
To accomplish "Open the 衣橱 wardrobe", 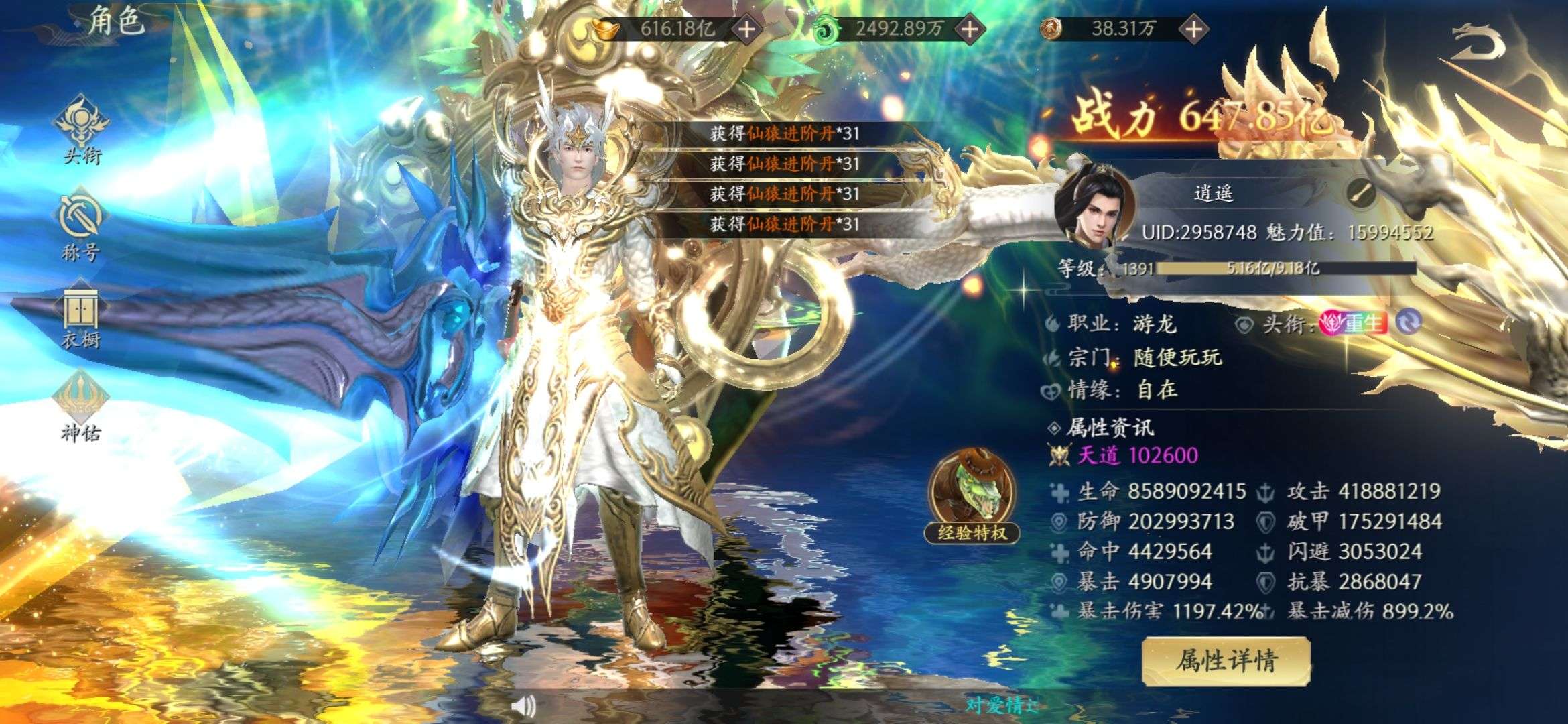I will click(x=80, y=319).
